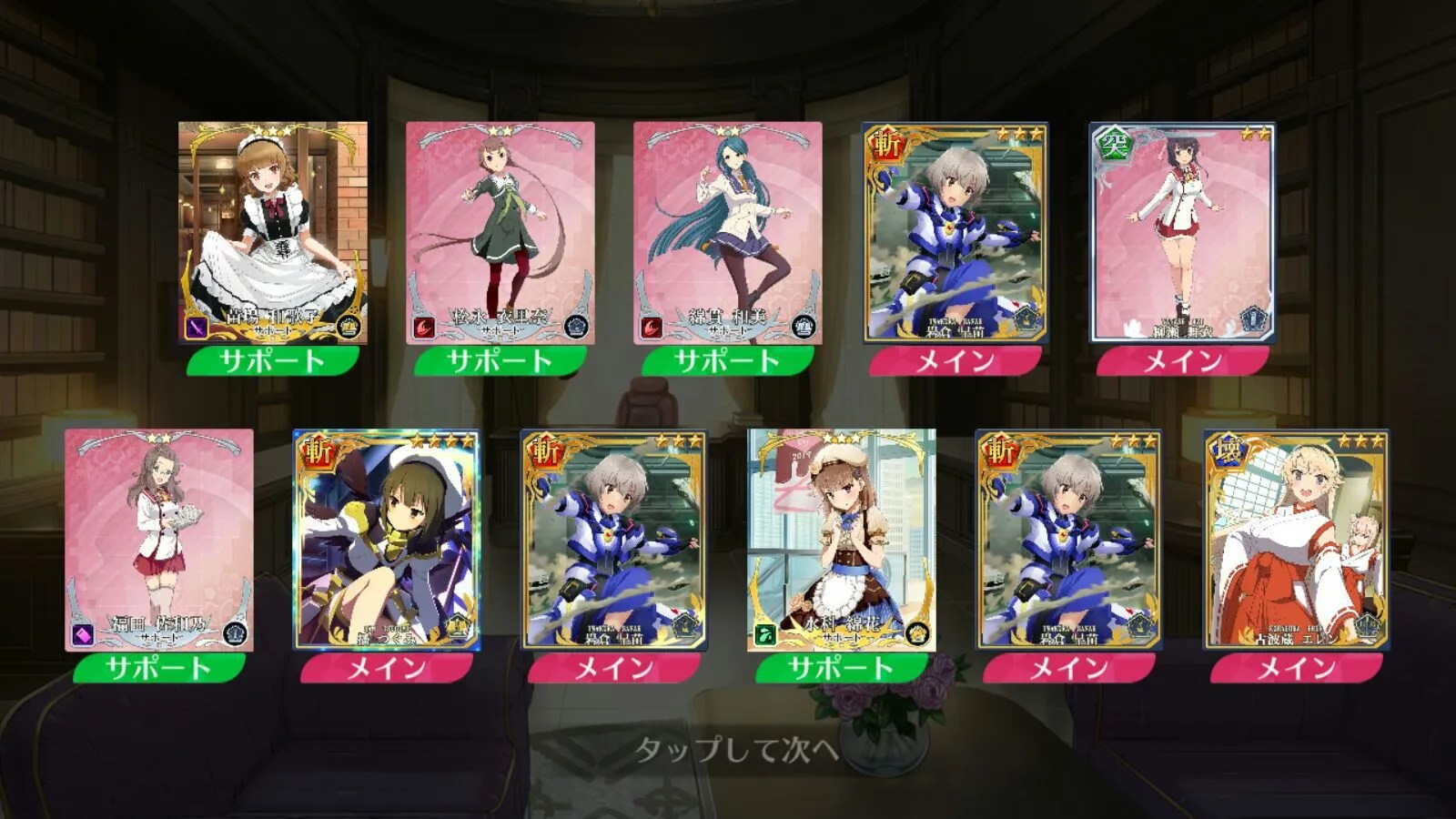Select the girl holding a tray card

coord(159,540)
